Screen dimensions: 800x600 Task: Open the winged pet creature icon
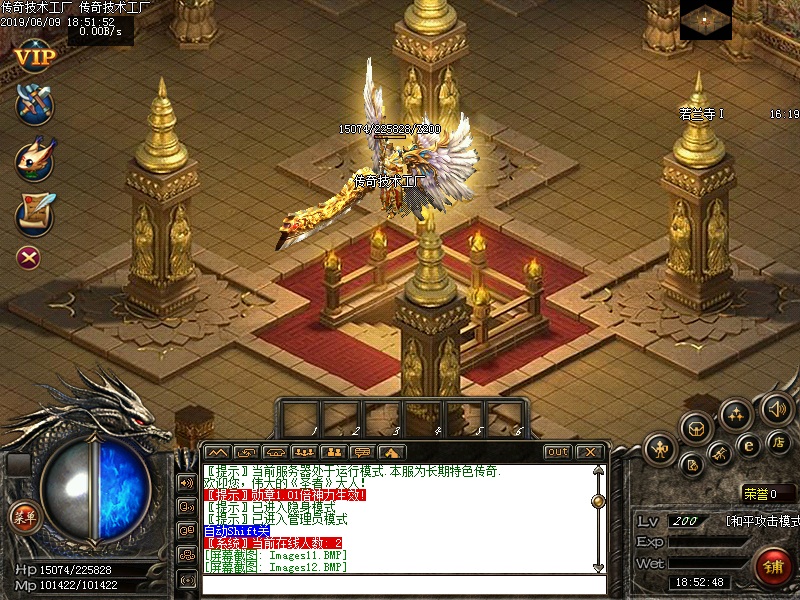click(x=34, y=159)
